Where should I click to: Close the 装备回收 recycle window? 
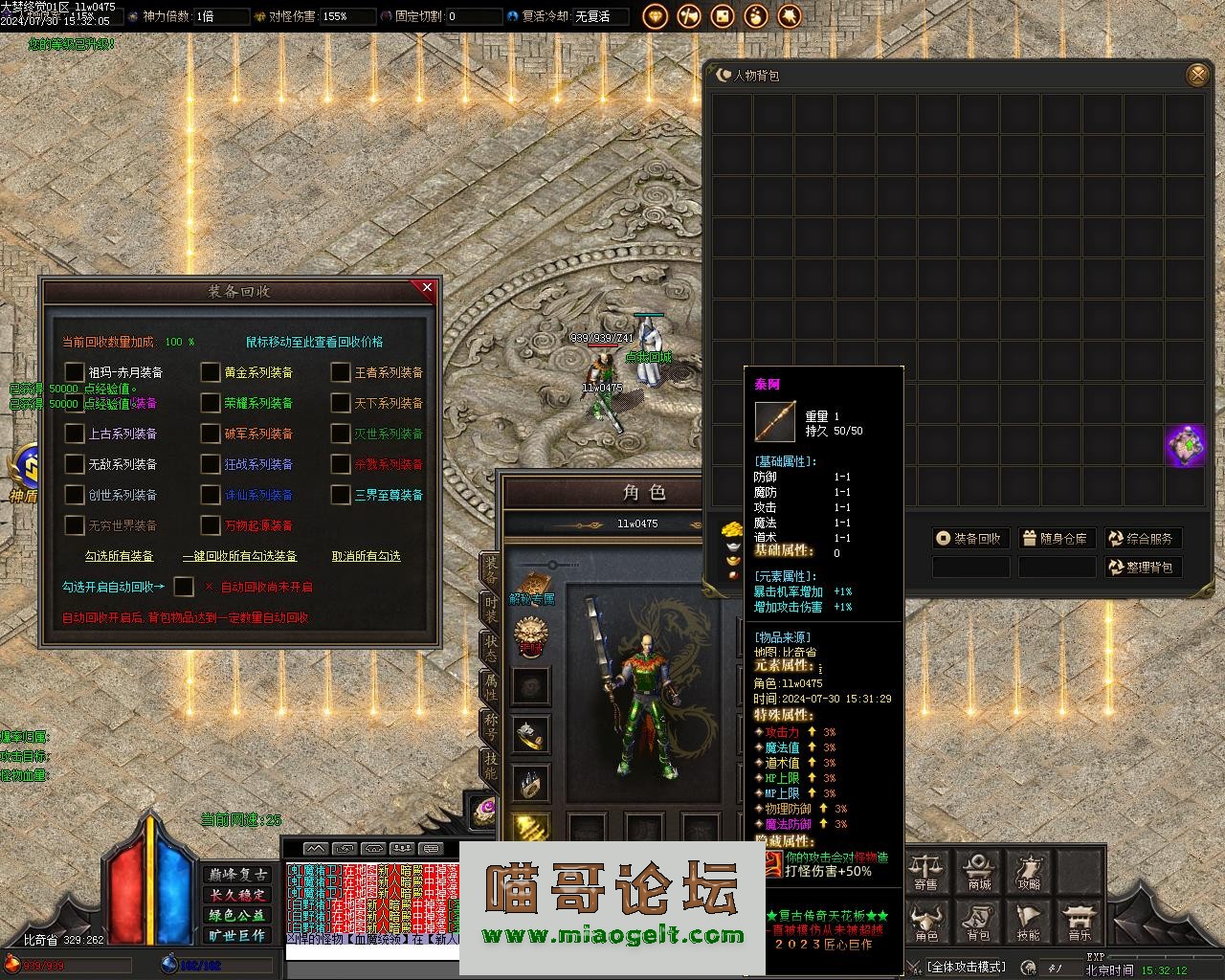427,287
